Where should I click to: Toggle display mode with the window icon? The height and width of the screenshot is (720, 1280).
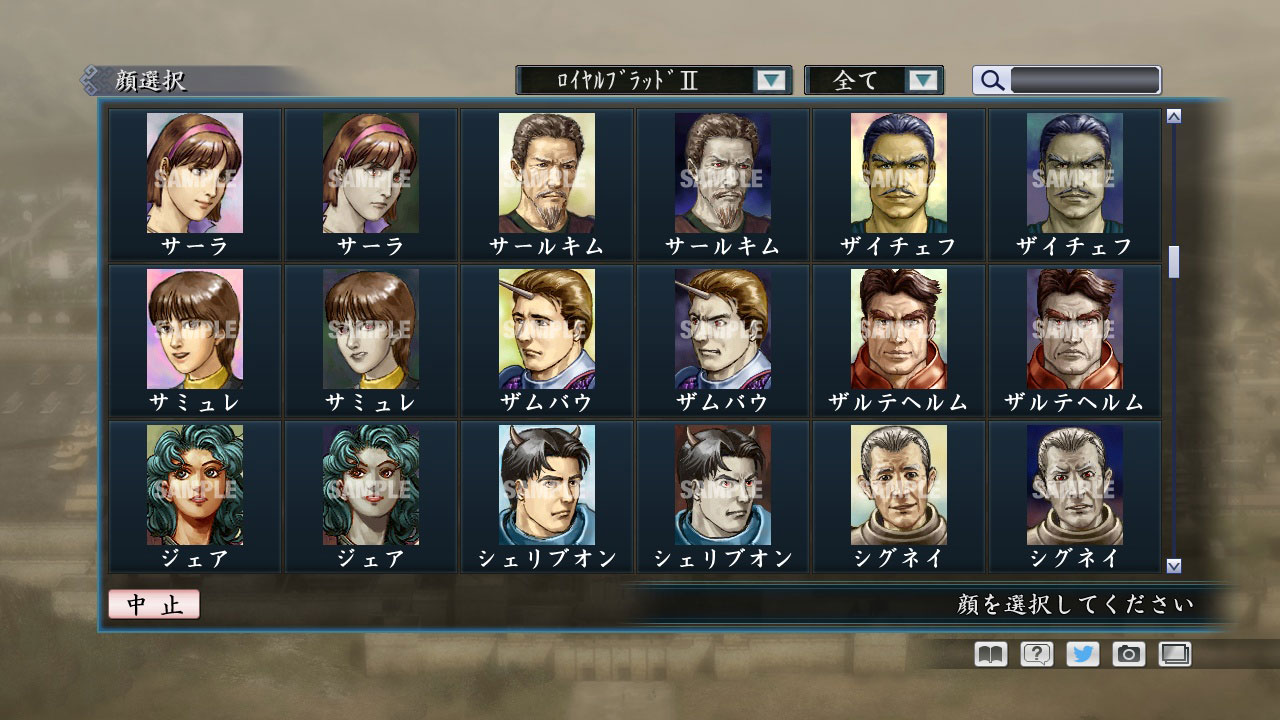pos(1174,654)
